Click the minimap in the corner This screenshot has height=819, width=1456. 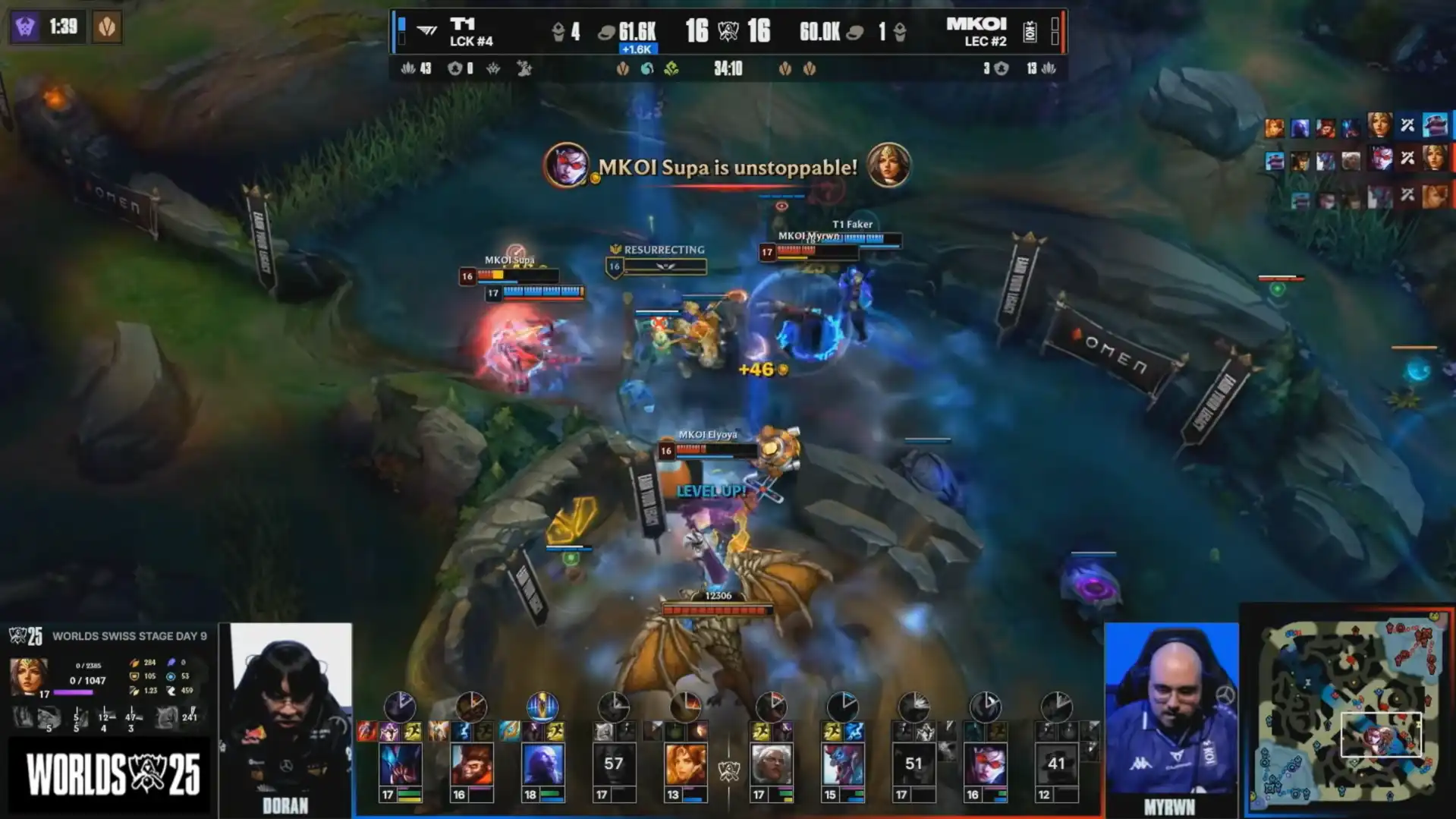(1349, 711)
